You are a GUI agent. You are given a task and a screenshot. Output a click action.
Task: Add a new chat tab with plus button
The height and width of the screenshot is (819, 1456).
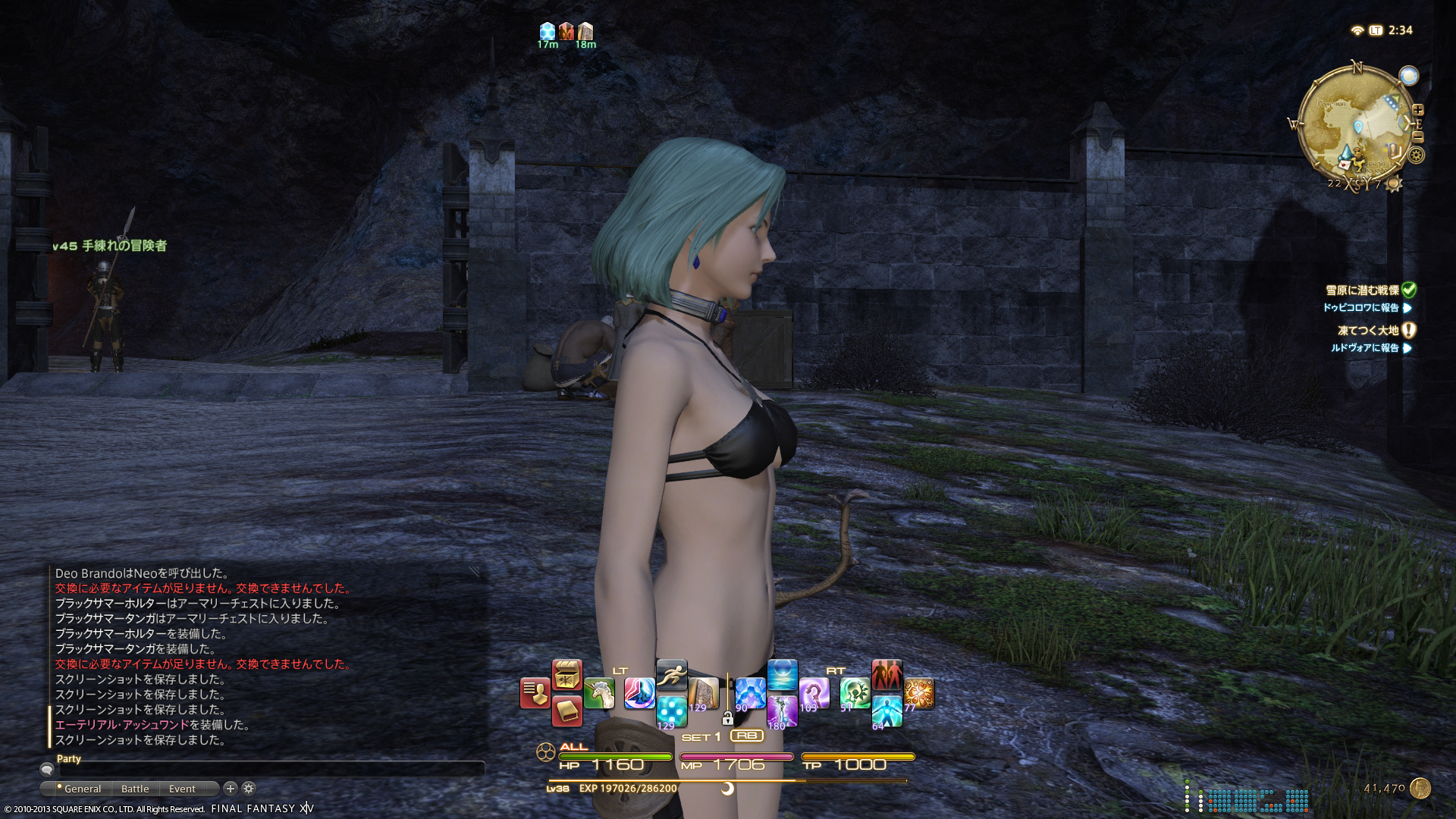(231, 789)
